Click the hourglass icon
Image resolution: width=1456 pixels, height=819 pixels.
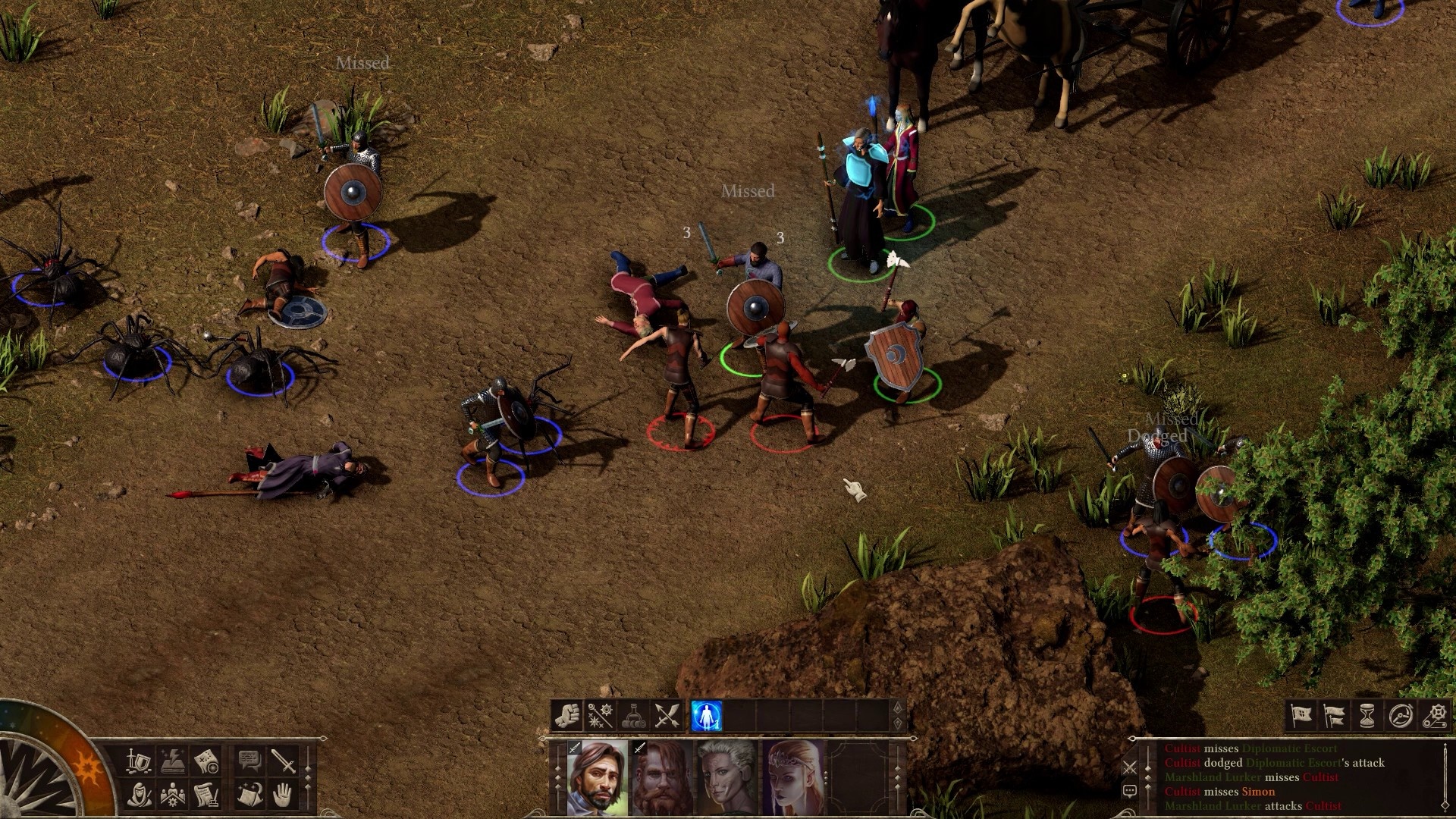click(x=1367, y=715)
